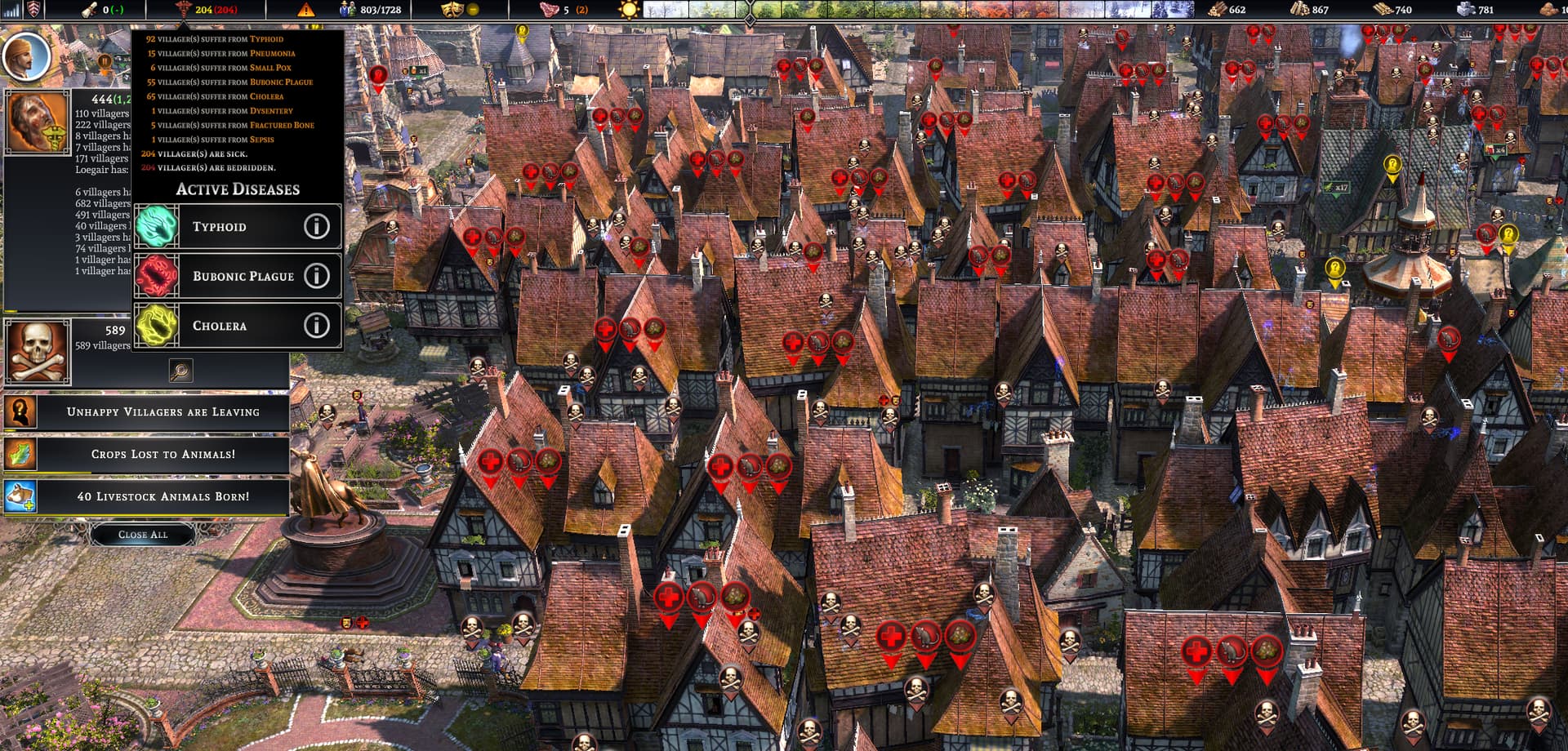The height and width of the screenshot is (751, 1568).
Task: Open Typhoid disease info
Action: [x=317, y=226]
